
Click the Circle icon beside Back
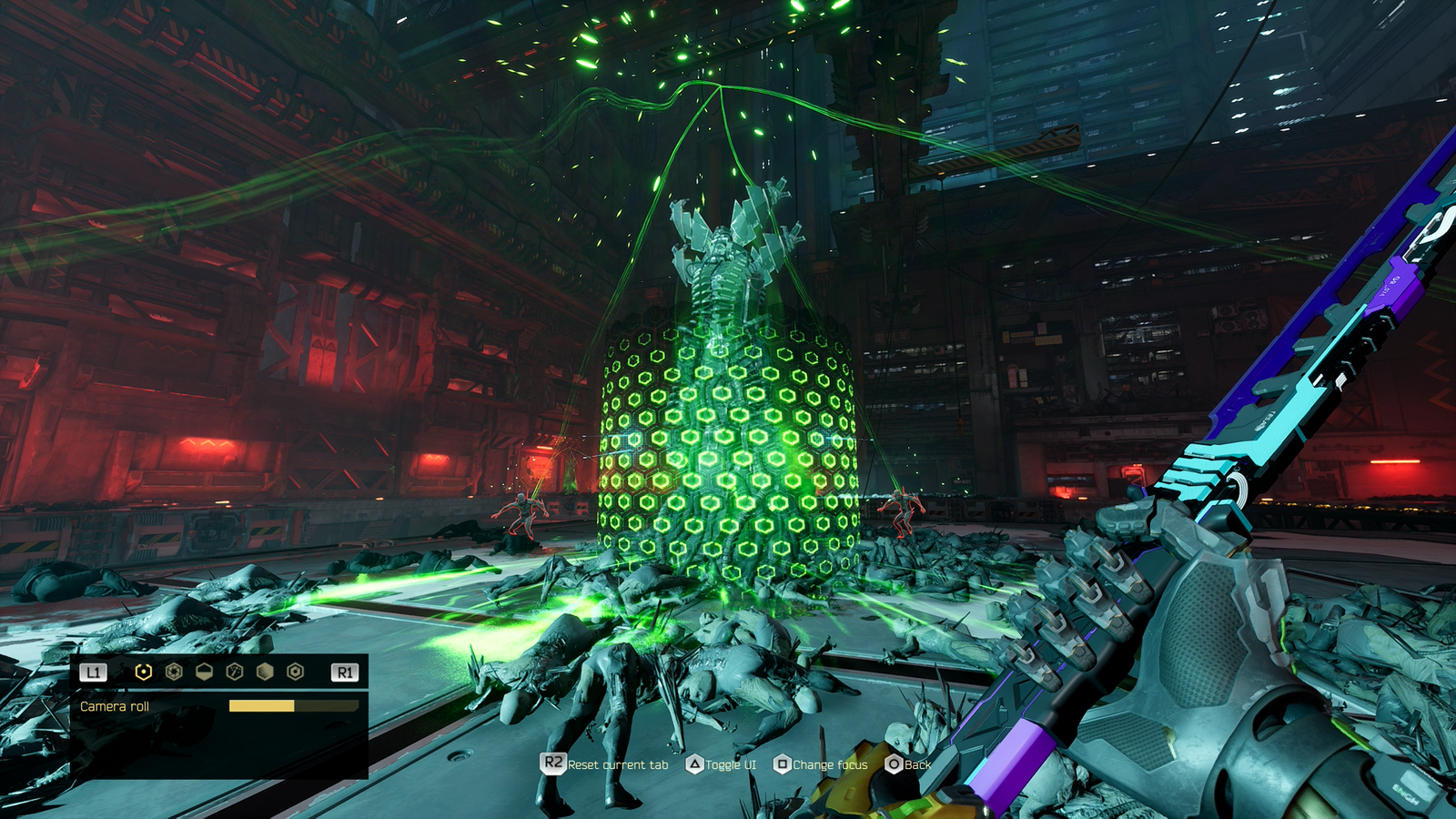pyautogui.click(x=894, y=764)
